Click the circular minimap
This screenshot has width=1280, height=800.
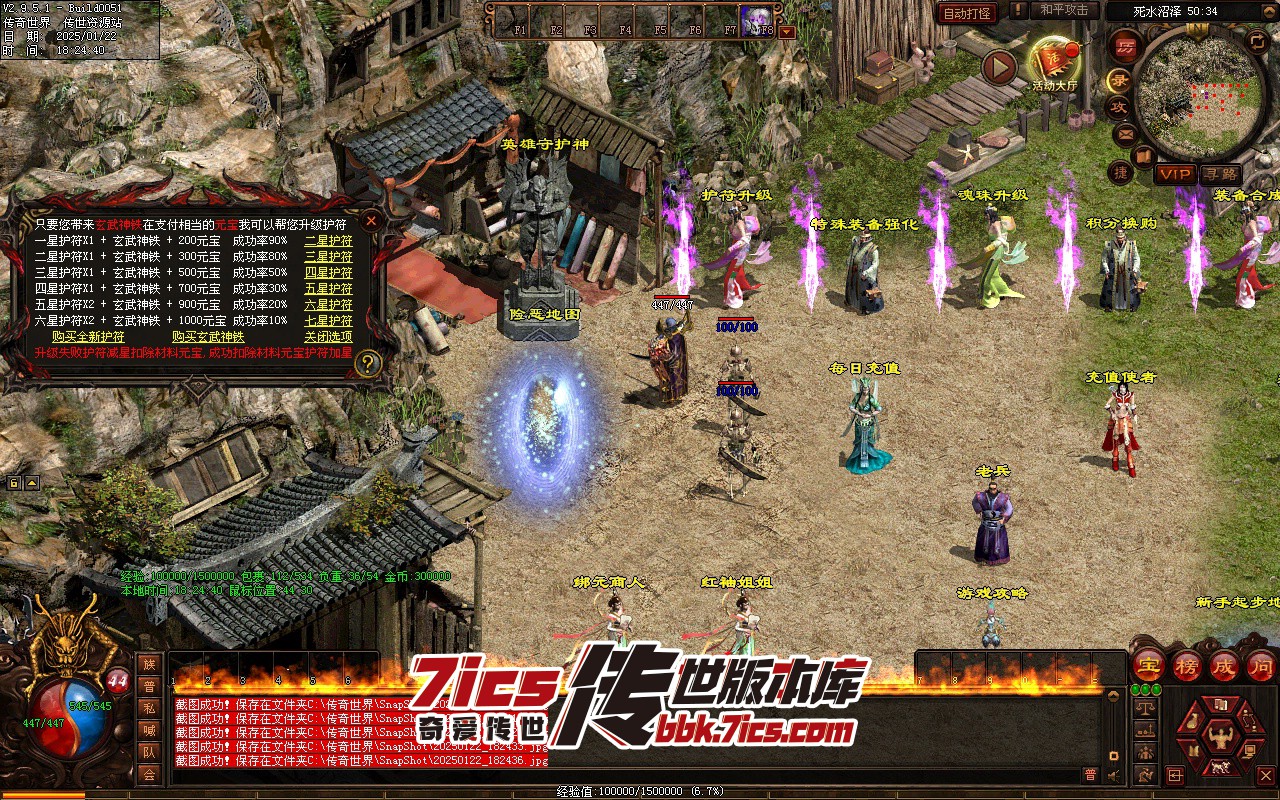point(1197,93)
